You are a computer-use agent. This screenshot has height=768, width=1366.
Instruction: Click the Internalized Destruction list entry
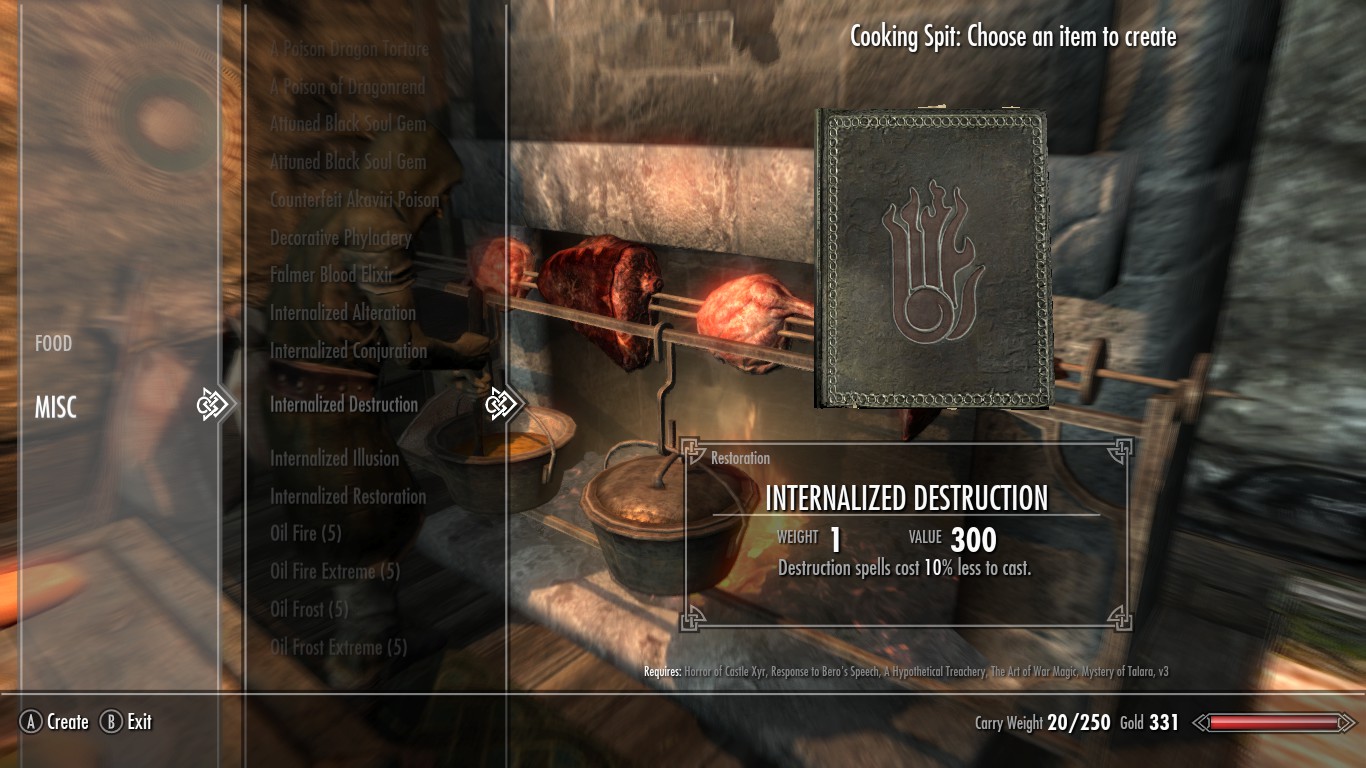click(x=343, y=405)
